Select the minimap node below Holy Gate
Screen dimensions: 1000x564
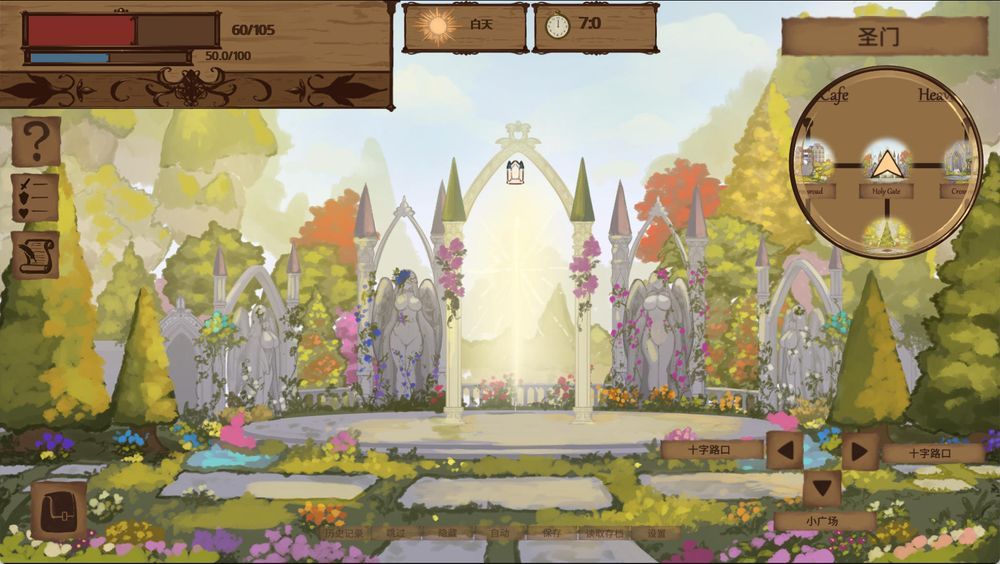pos(886,233)
